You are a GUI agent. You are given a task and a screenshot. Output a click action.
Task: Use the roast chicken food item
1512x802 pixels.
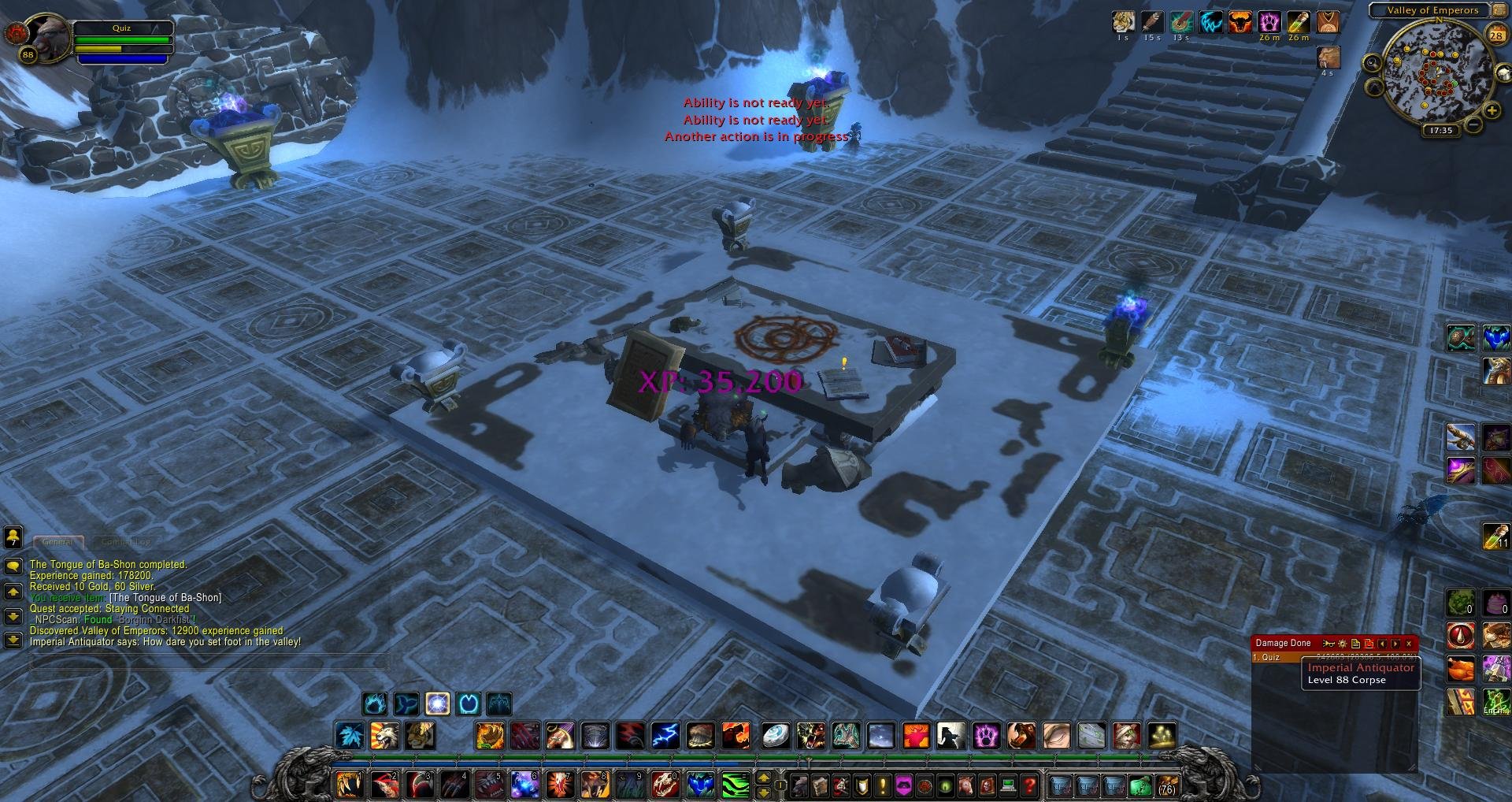[x=1459, y=670]
